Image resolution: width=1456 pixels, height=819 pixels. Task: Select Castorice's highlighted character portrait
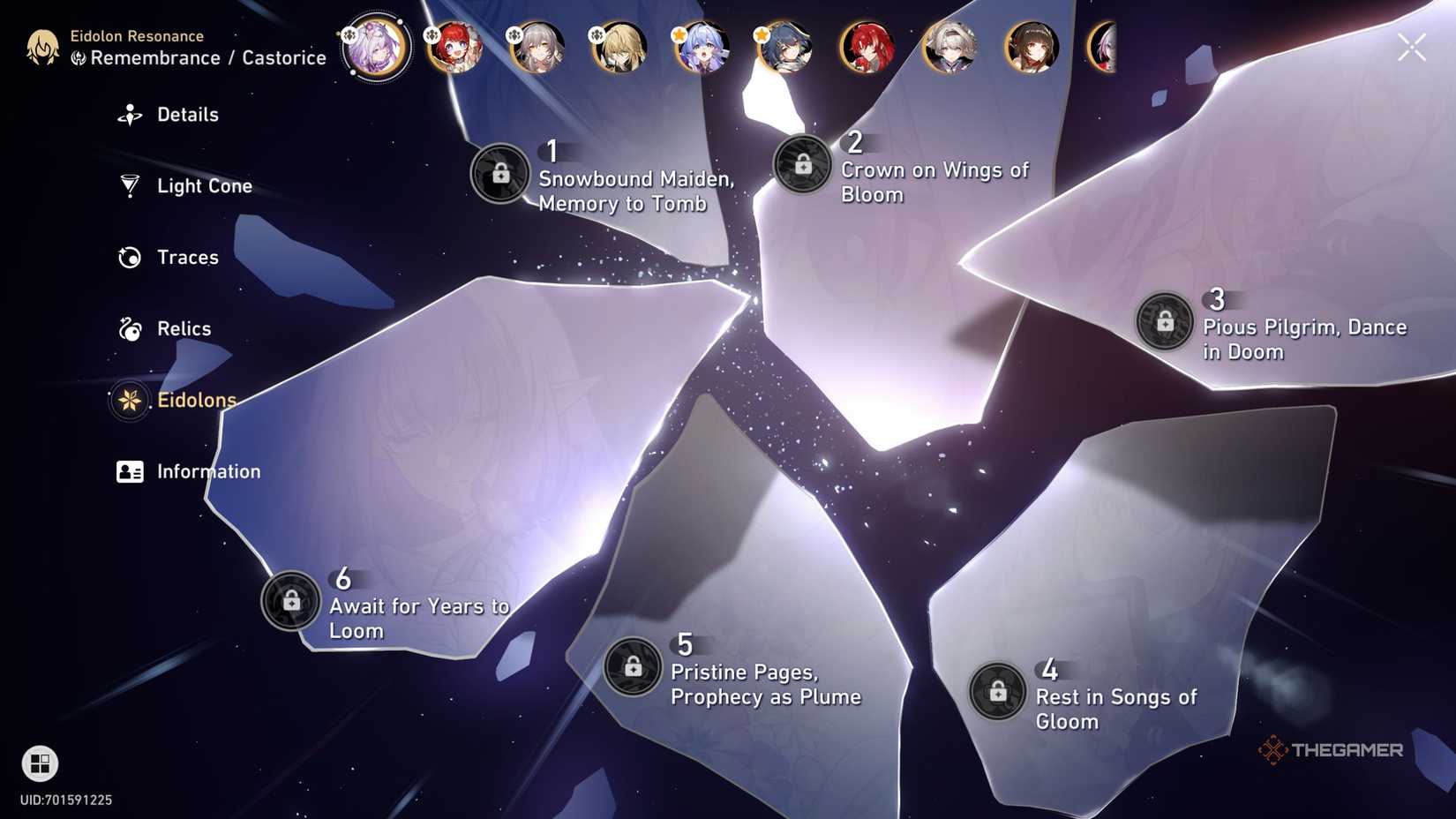pyautogui.click(x=375, y=49)
